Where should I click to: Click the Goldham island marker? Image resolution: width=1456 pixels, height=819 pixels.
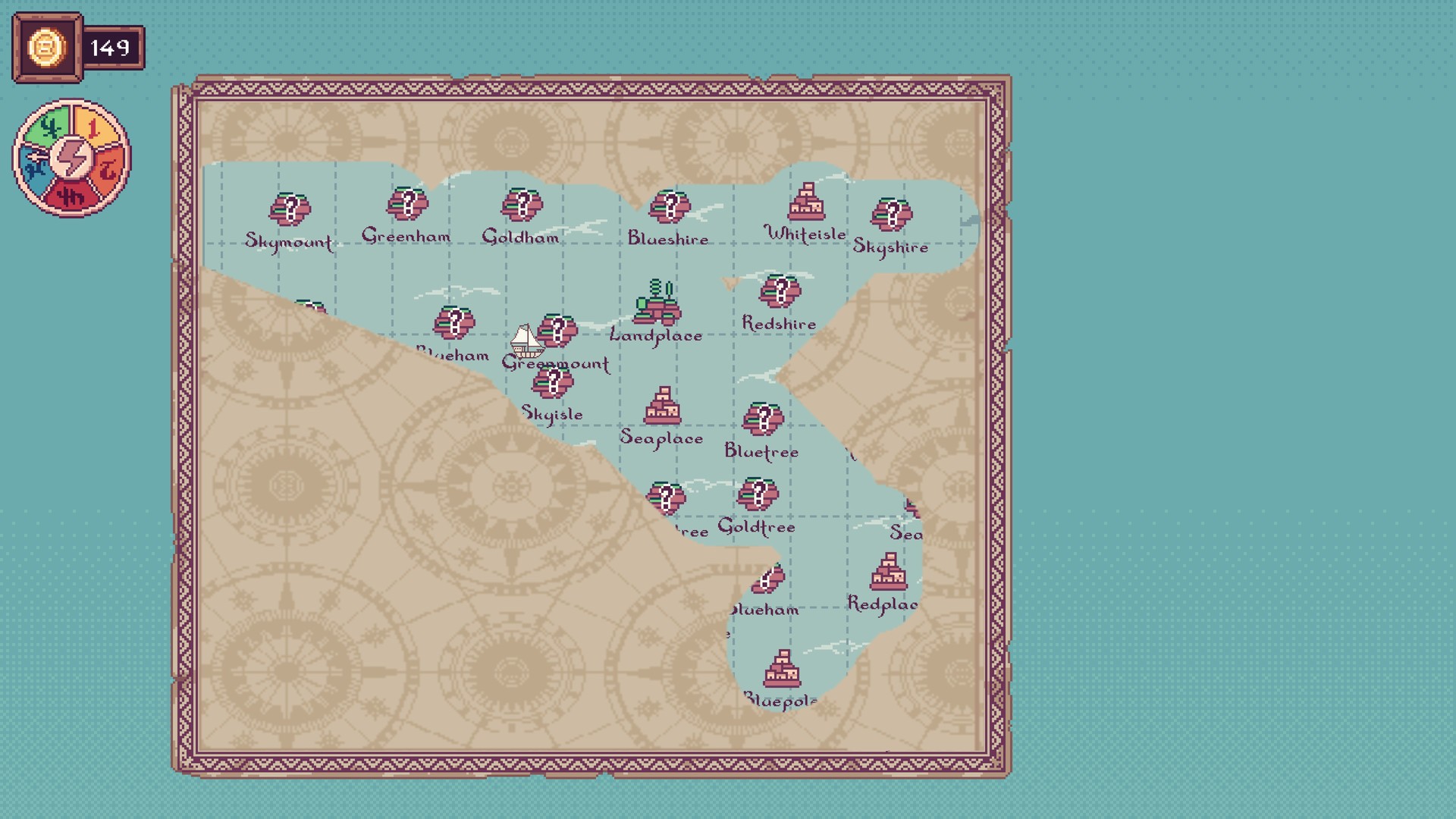coord(523,203)
